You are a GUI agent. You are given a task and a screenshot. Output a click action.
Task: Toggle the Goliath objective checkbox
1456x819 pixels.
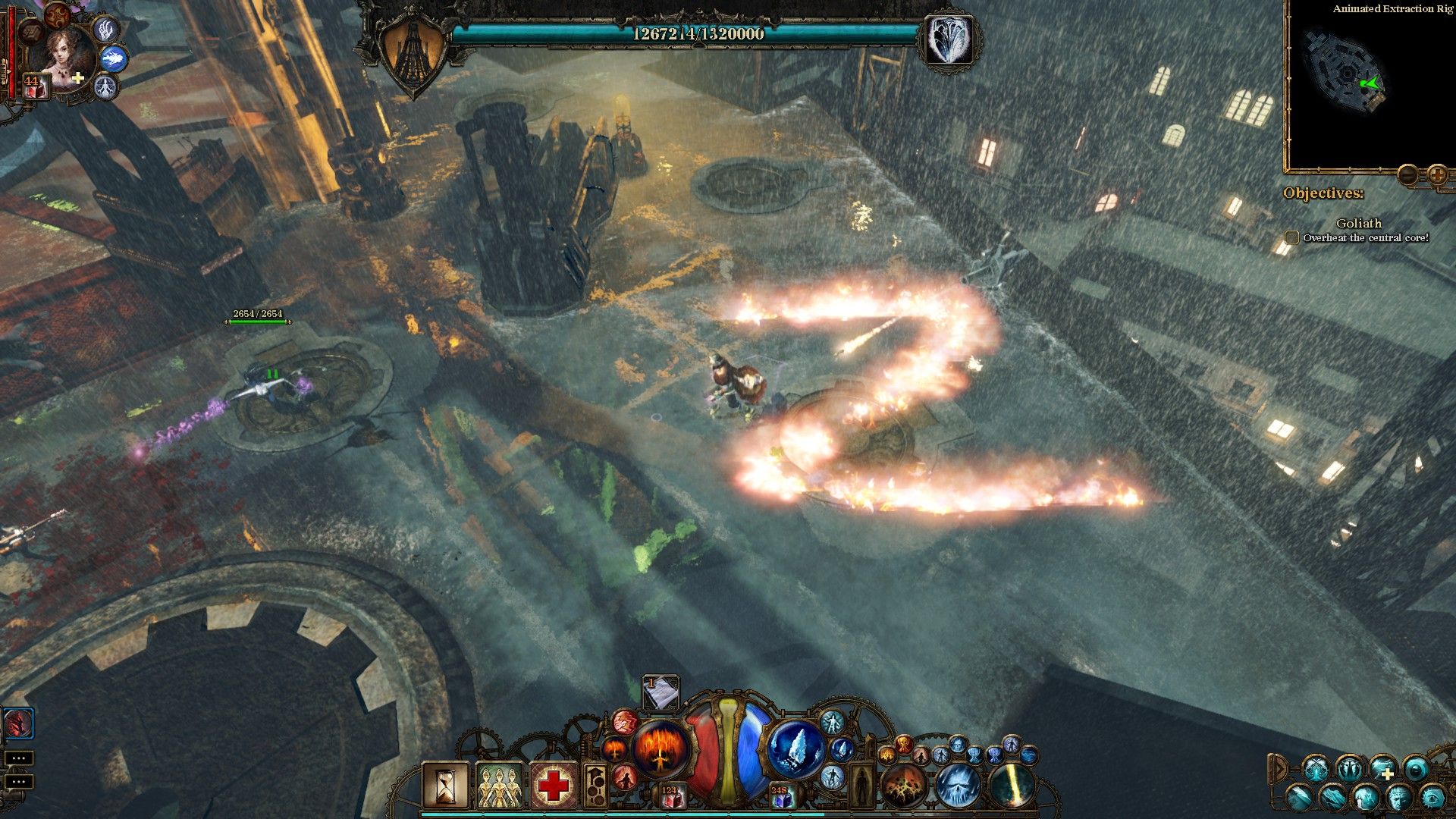point(1291,238)
